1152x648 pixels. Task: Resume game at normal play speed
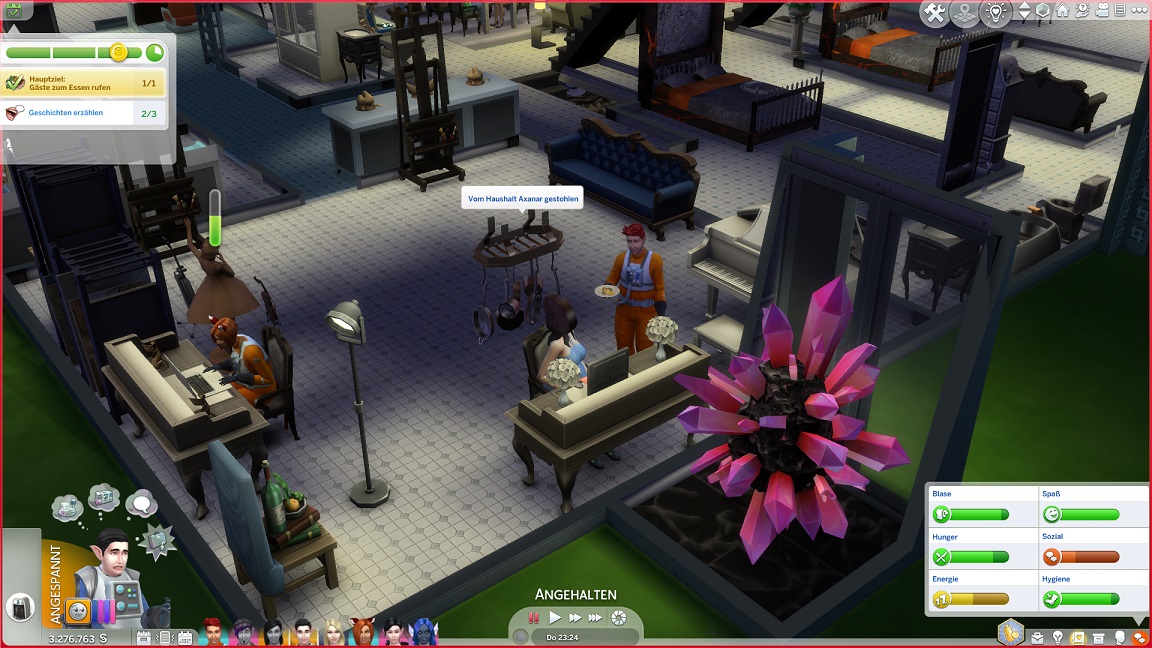(x=555, y=618)
